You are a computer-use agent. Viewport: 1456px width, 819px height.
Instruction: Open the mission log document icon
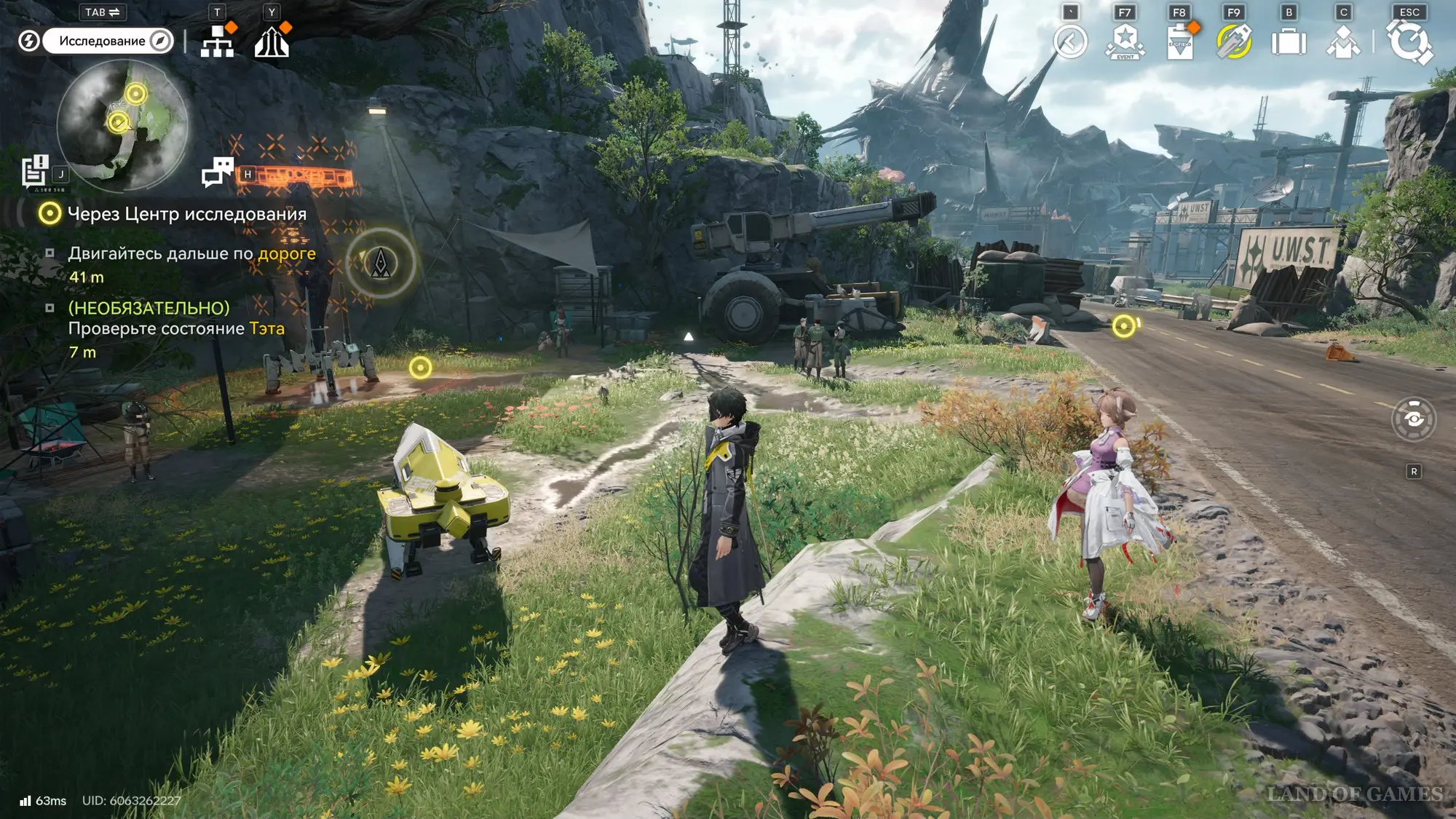tap(34, 172)
